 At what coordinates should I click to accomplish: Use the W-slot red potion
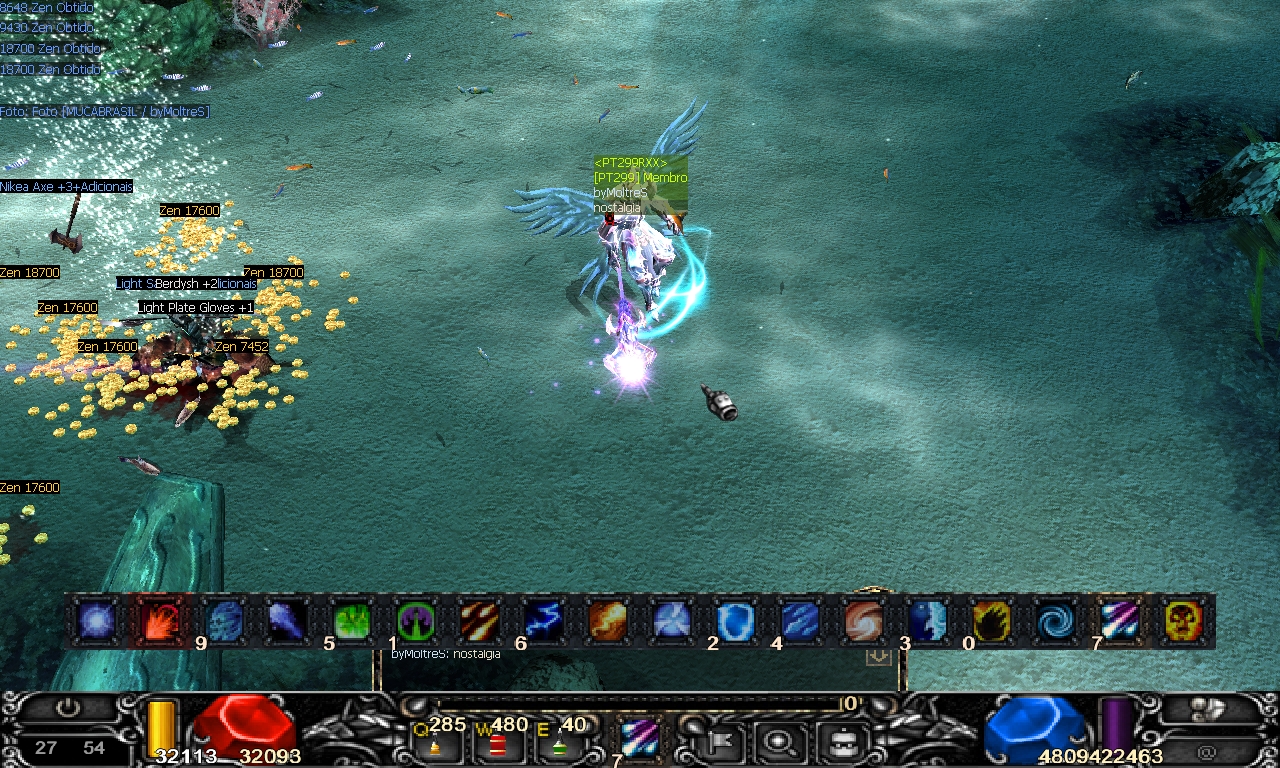click(x=497, y=743)
